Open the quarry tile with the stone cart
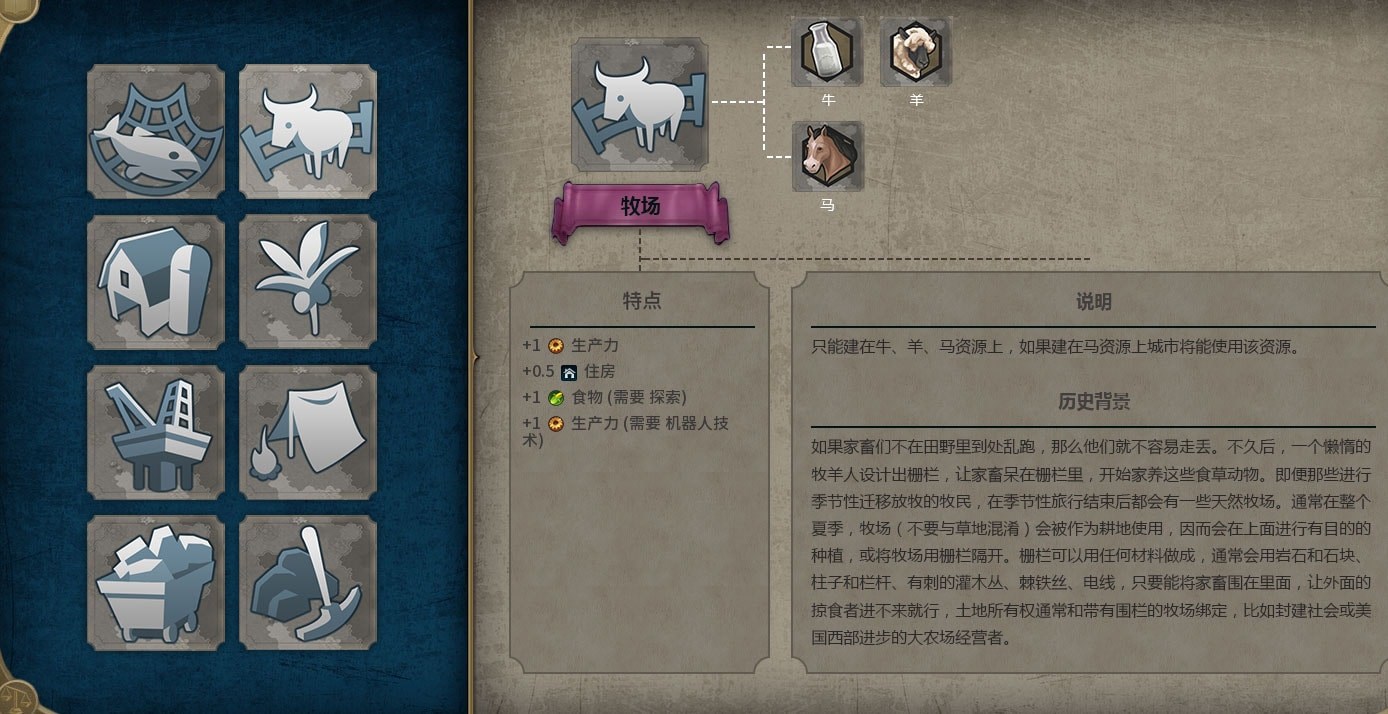Viewport: 1388px width, 714px height. pyautogui.click(x=156, y=582)
